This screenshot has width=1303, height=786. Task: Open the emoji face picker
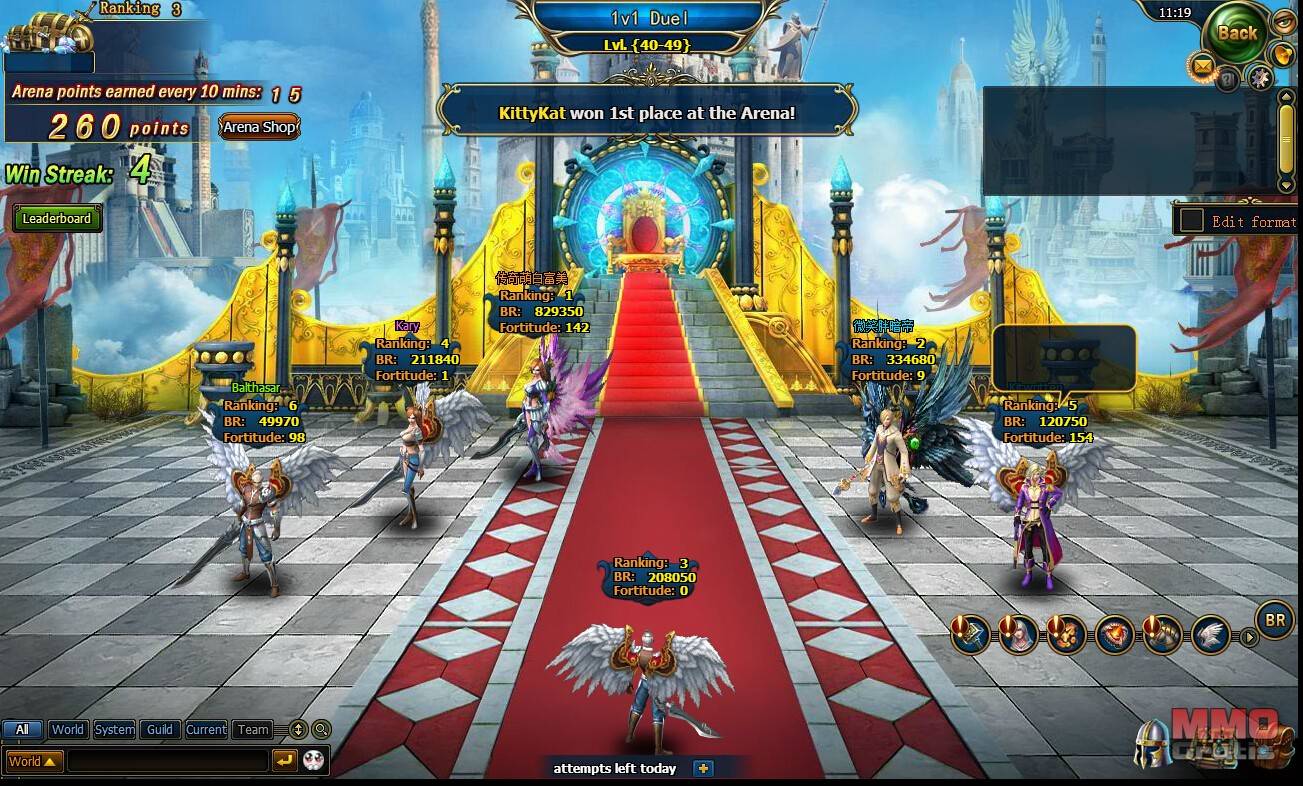click(x=314, y=760)
